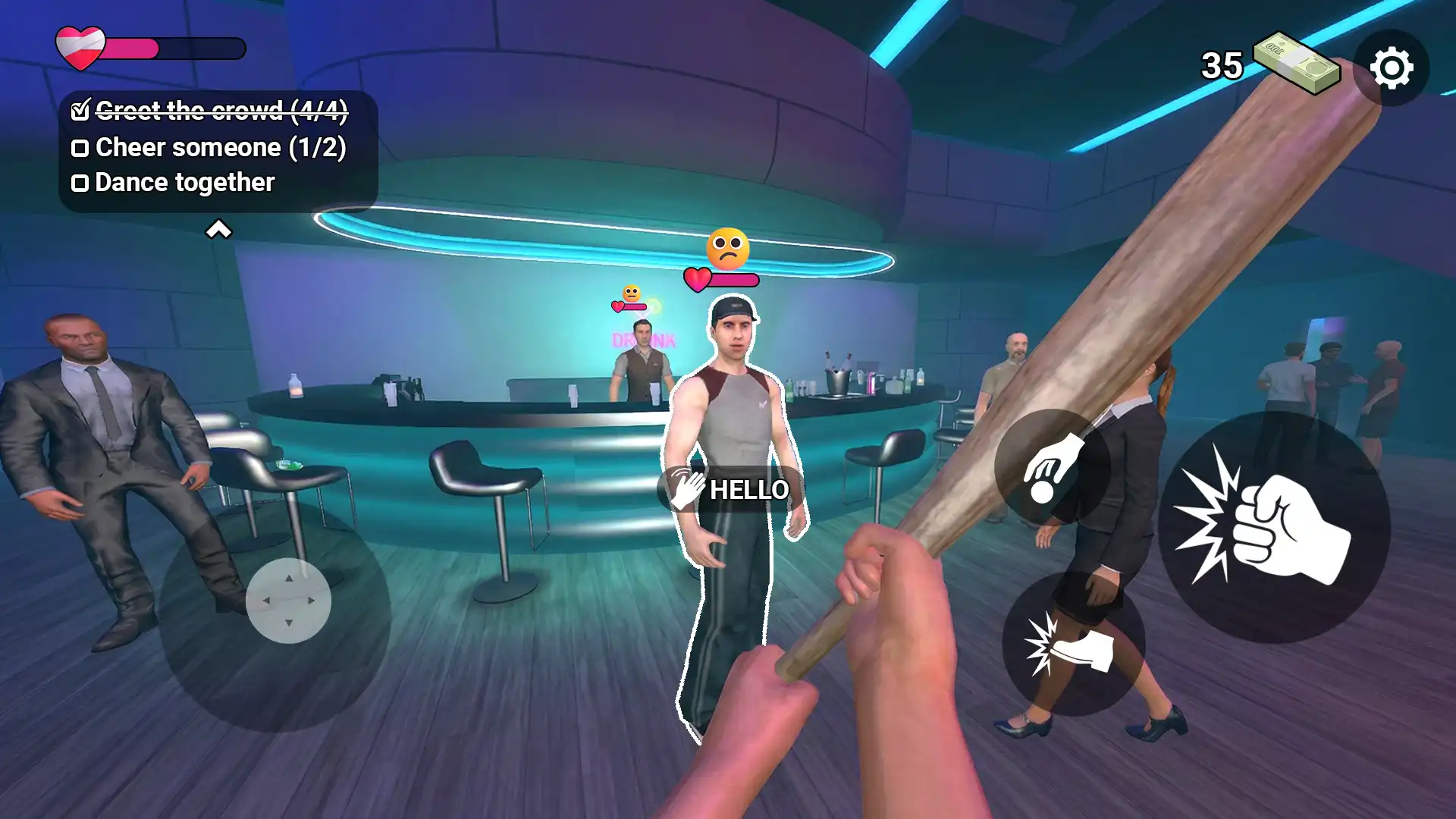Collapse the quest list with arrow

(x=218, y=229)
